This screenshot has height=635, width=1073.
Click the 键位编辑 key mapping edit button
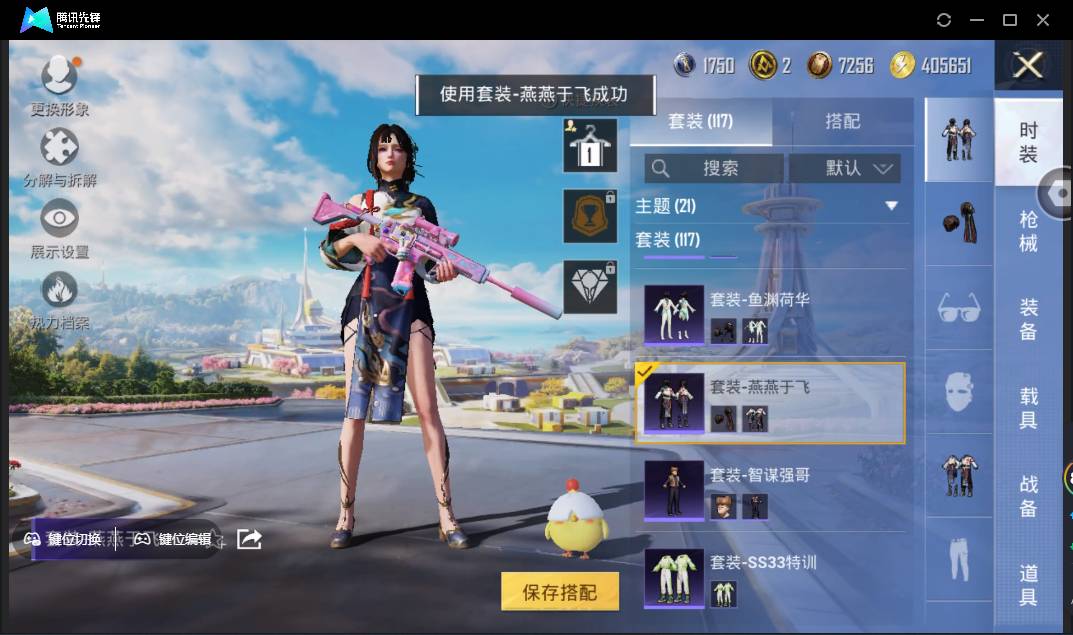point(173,539)
